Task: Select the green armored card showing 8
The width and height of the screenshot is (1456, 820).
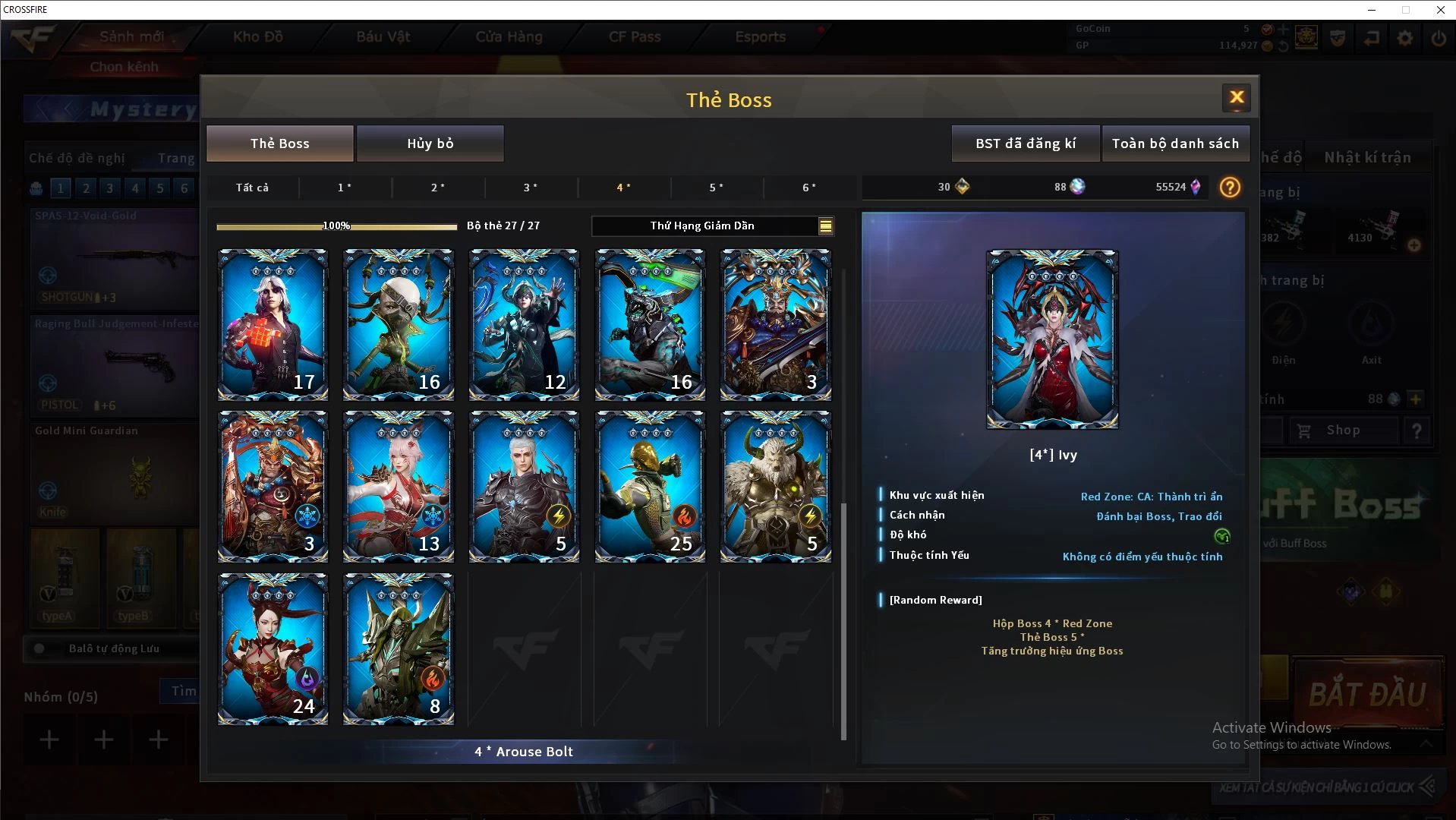Action: (x=398, y=649)
